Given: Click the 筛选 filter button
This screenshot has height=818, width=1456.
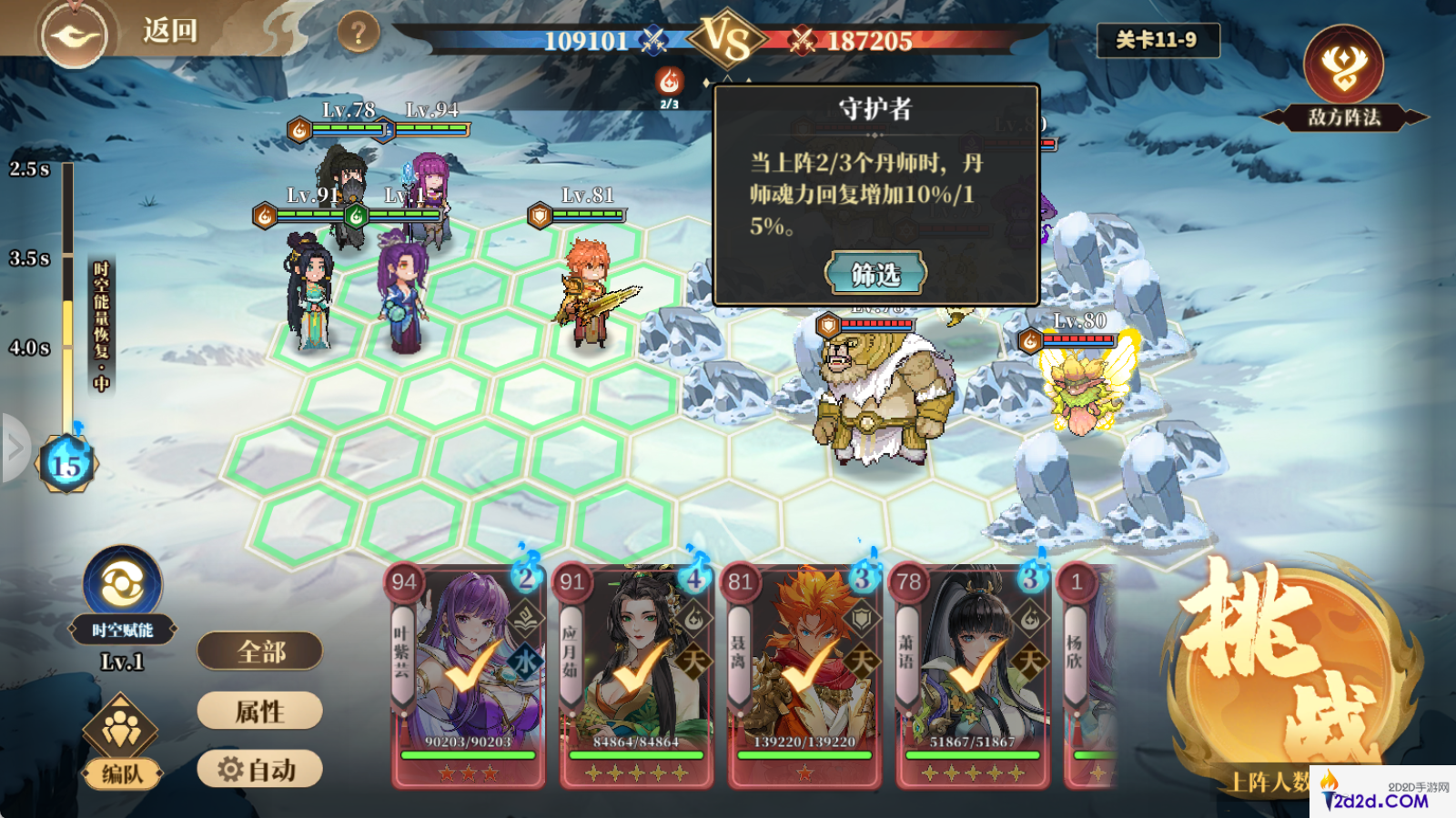Looking at the screenshot, I should (875, 273).
